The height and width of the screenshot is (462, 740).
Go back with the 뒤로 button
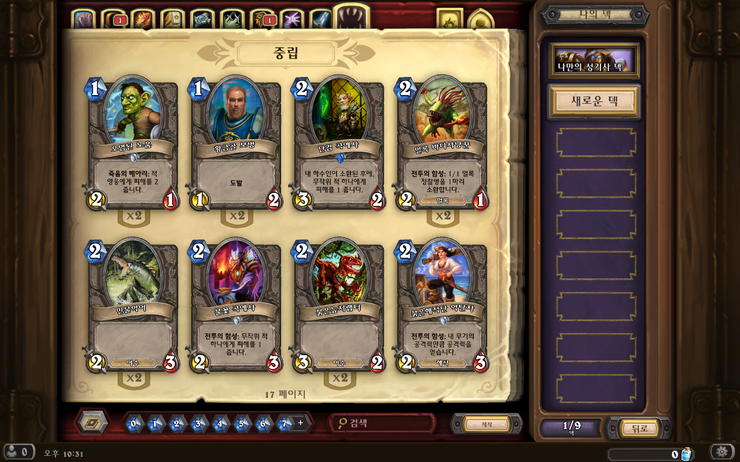pyautogui.click(x=639, y=428)
